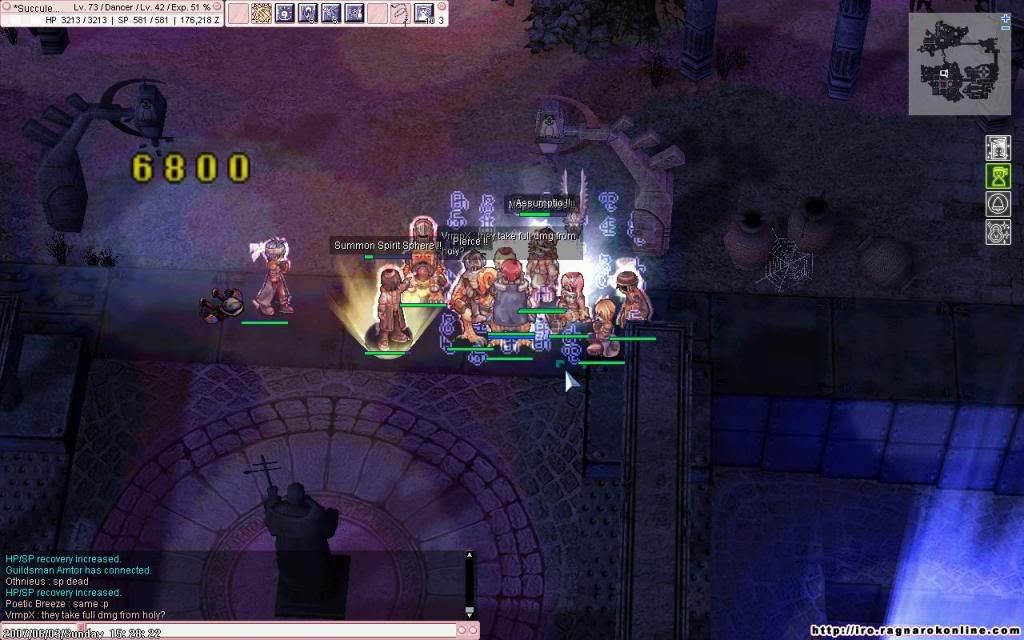Select the bell-shaped buff status icon

click(998, 205)
